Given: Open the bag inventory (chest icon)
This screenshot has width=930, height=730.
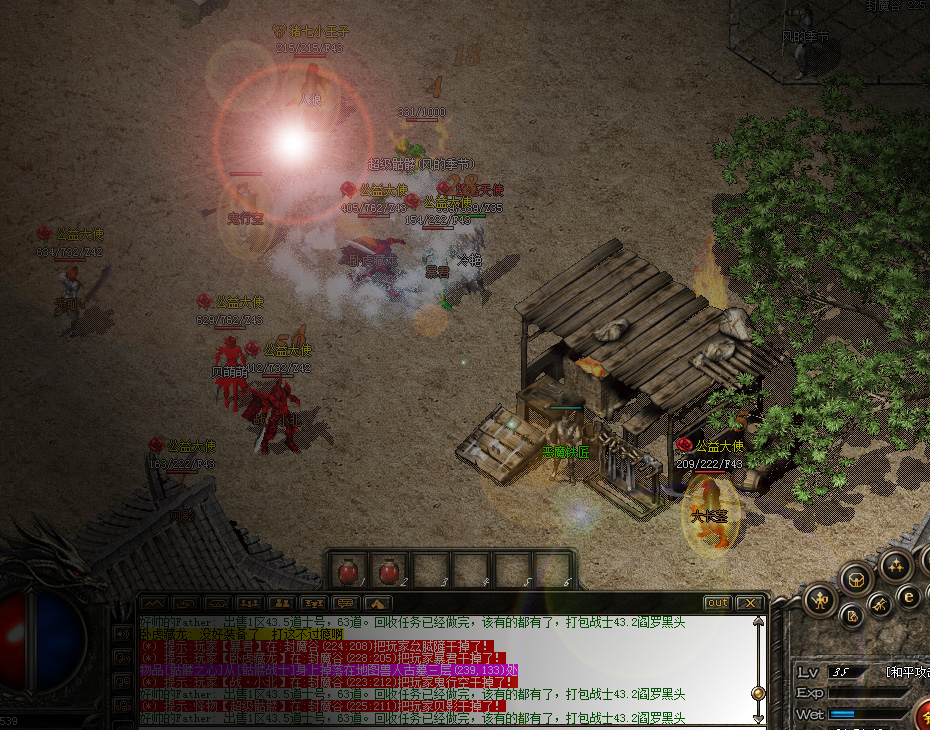Looking at the screenshot, I should tap(855, 578).
